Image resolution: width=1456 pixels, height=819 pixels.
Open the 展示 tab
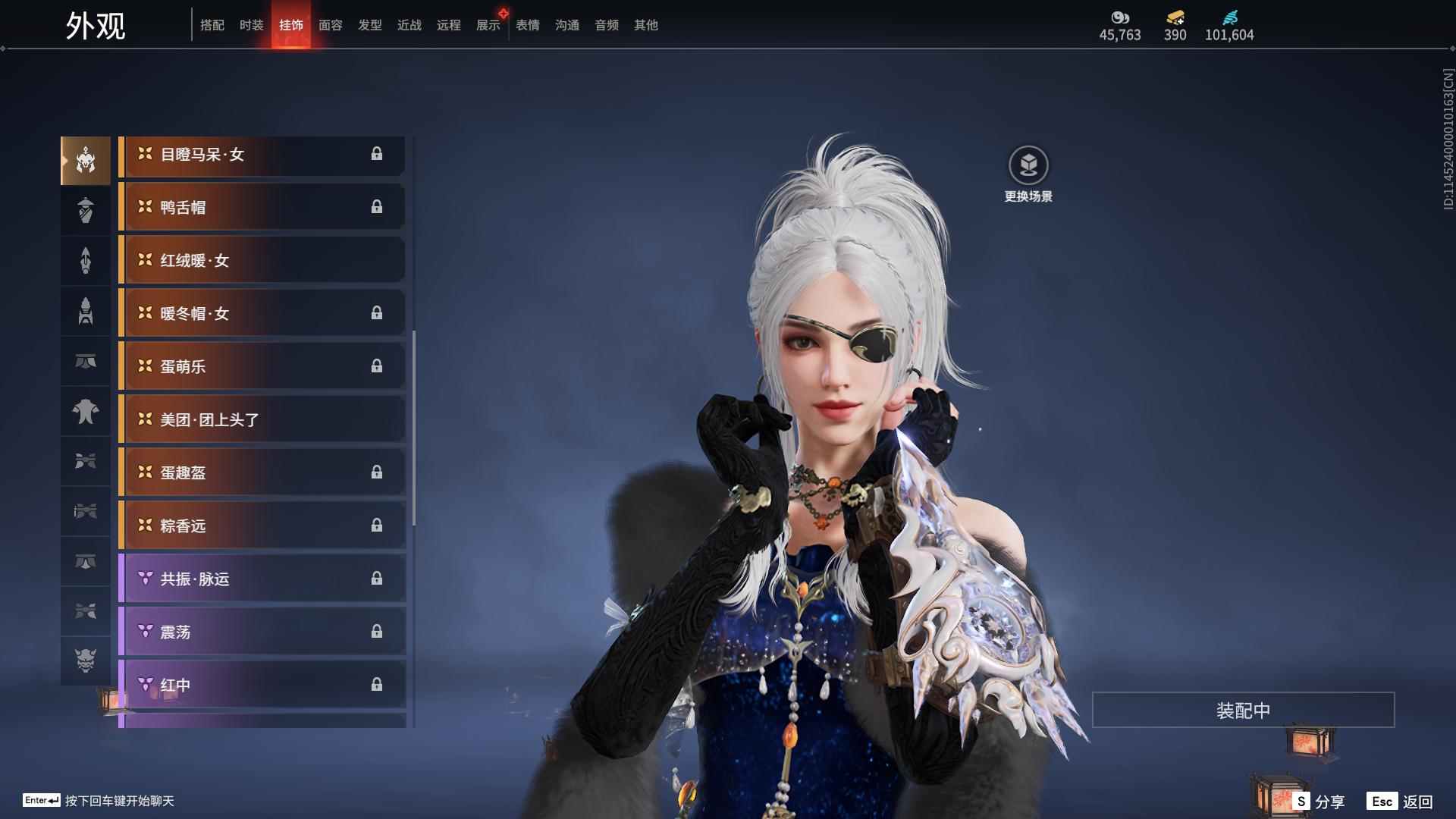coord(488,25)
